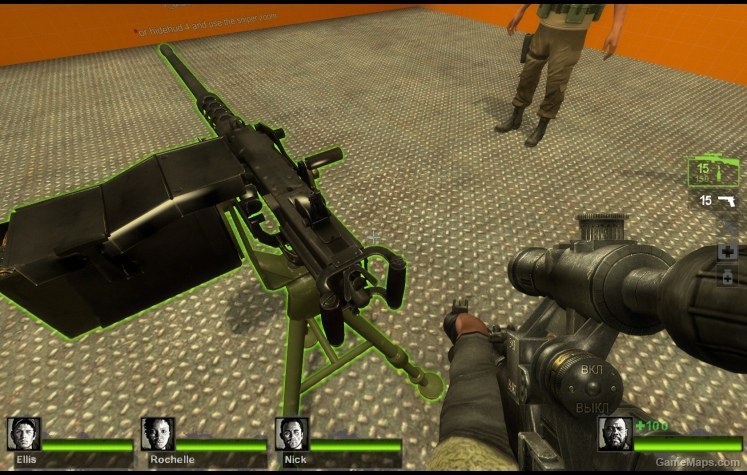Click Nick's teammate portrait
Viewport: 747px width, 475px height.
click(x=291, y=434)
